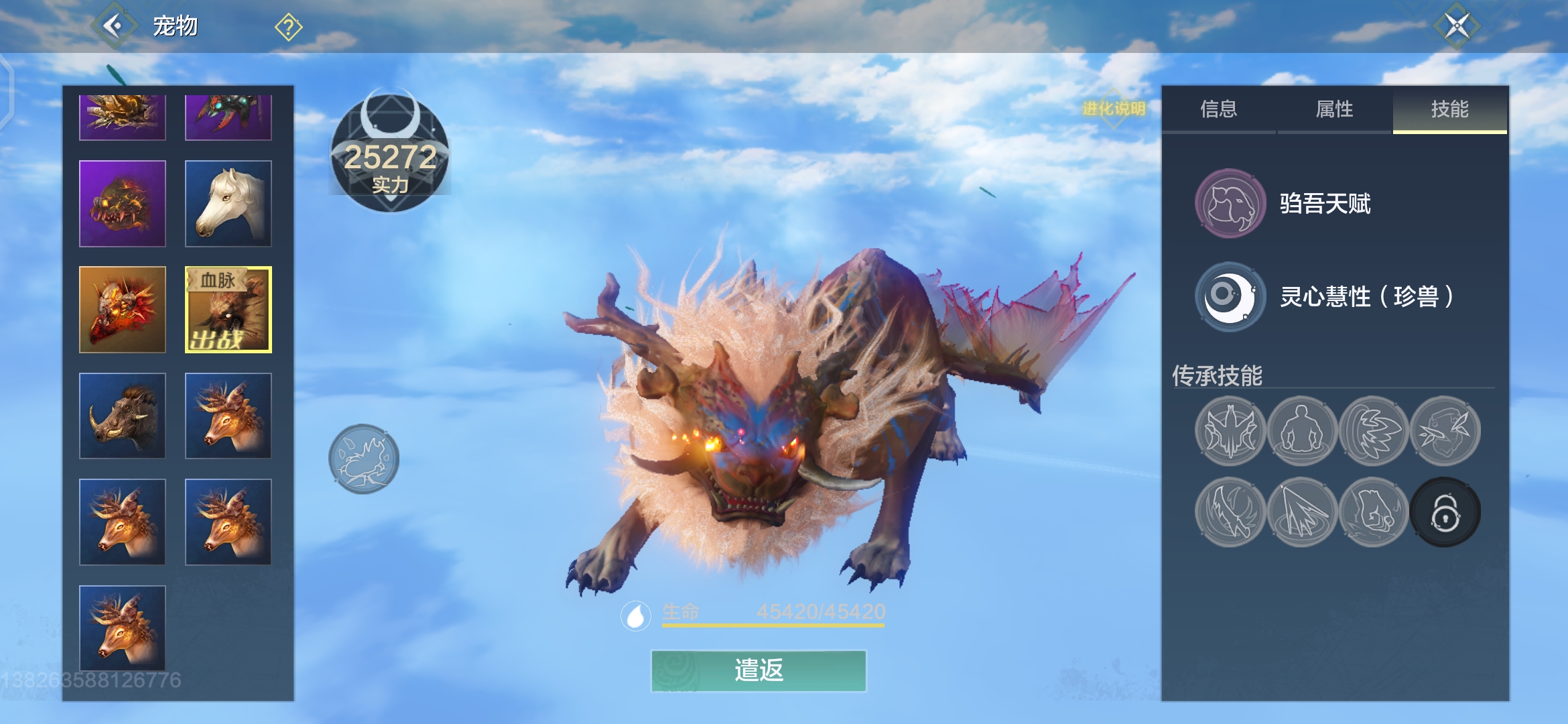Click the back arrow next to 宠物 title
Screen dimensions: 1568x724
(x=115, y=27)
